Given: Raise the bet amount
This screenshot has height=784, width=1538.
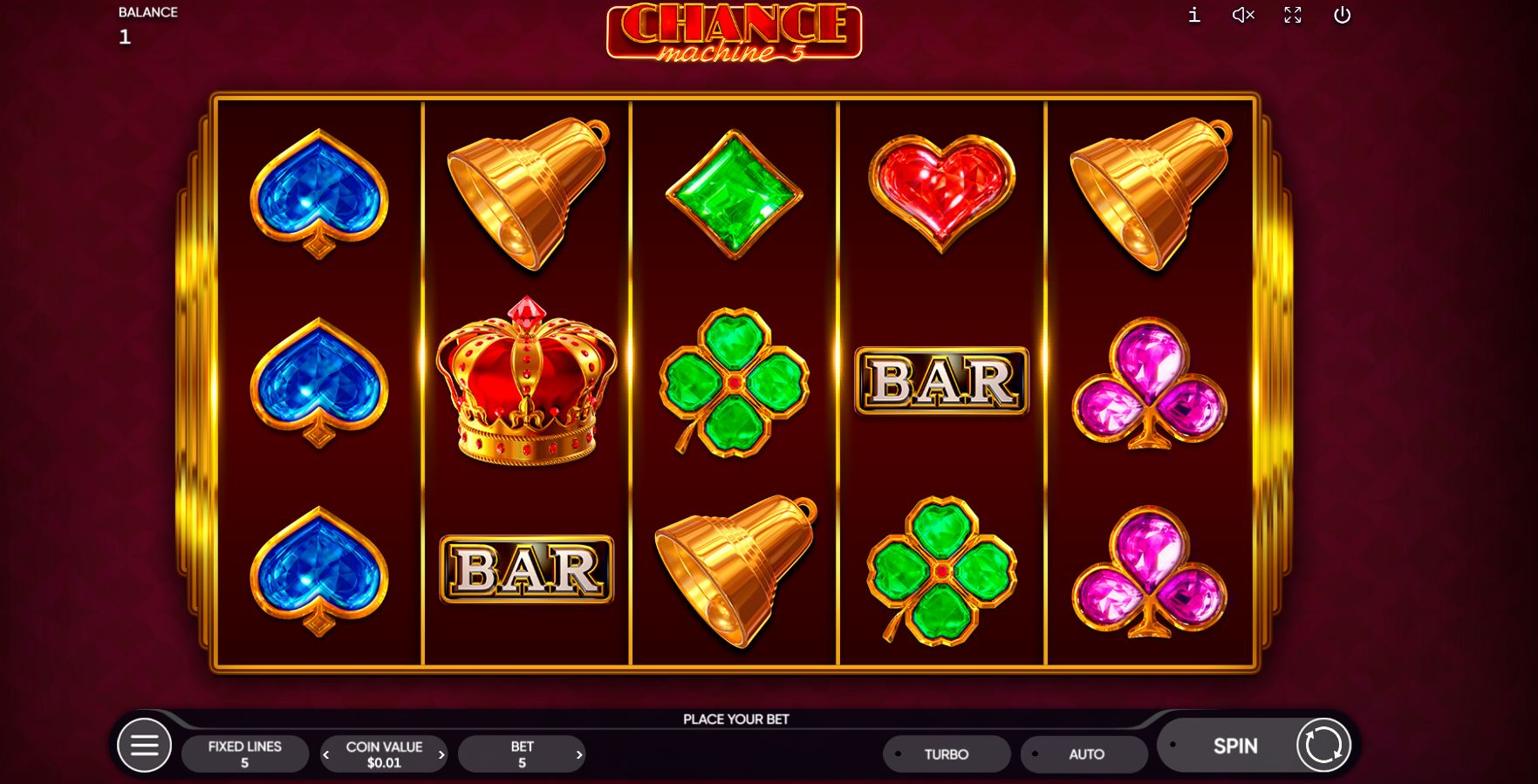Looking at the screenshot, I should click(578, 753).
